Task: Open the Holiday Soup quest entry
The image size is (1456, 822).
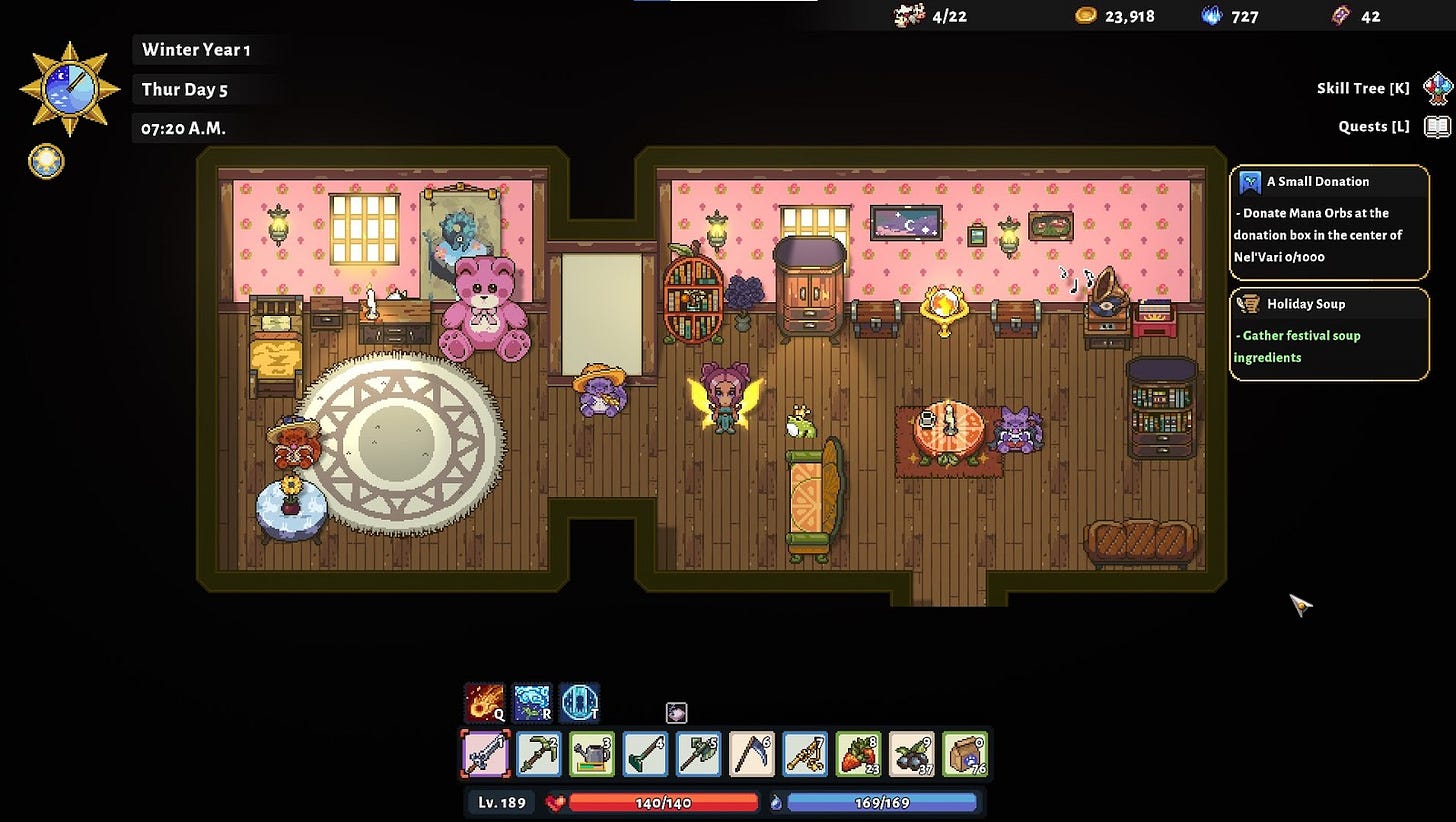Action: tap(1329, 334)
